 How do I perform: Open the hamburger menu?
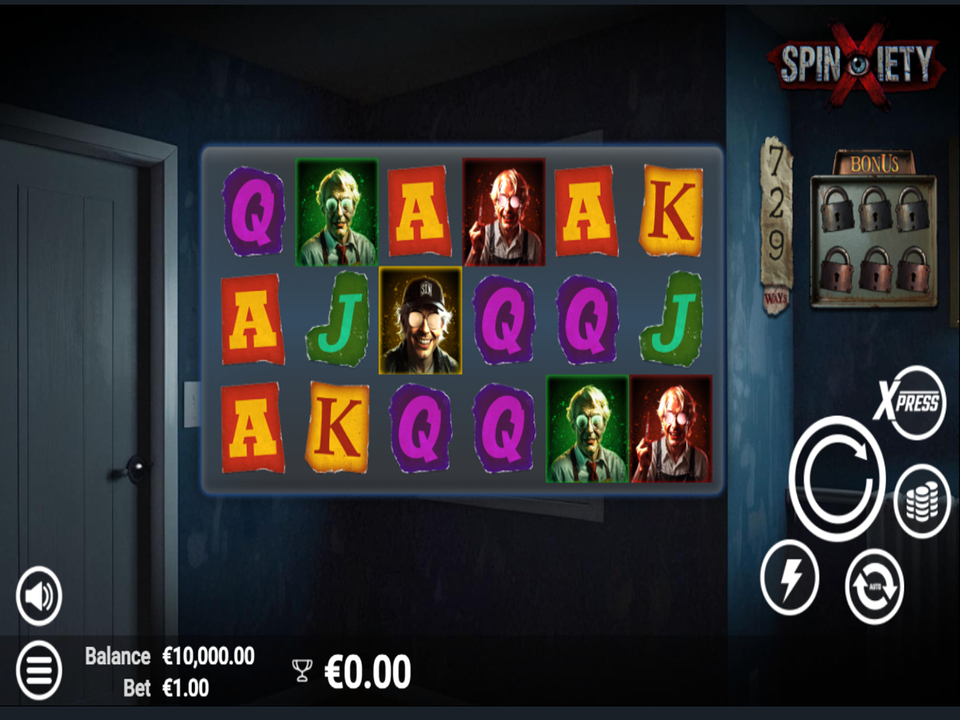coord(39,670)
